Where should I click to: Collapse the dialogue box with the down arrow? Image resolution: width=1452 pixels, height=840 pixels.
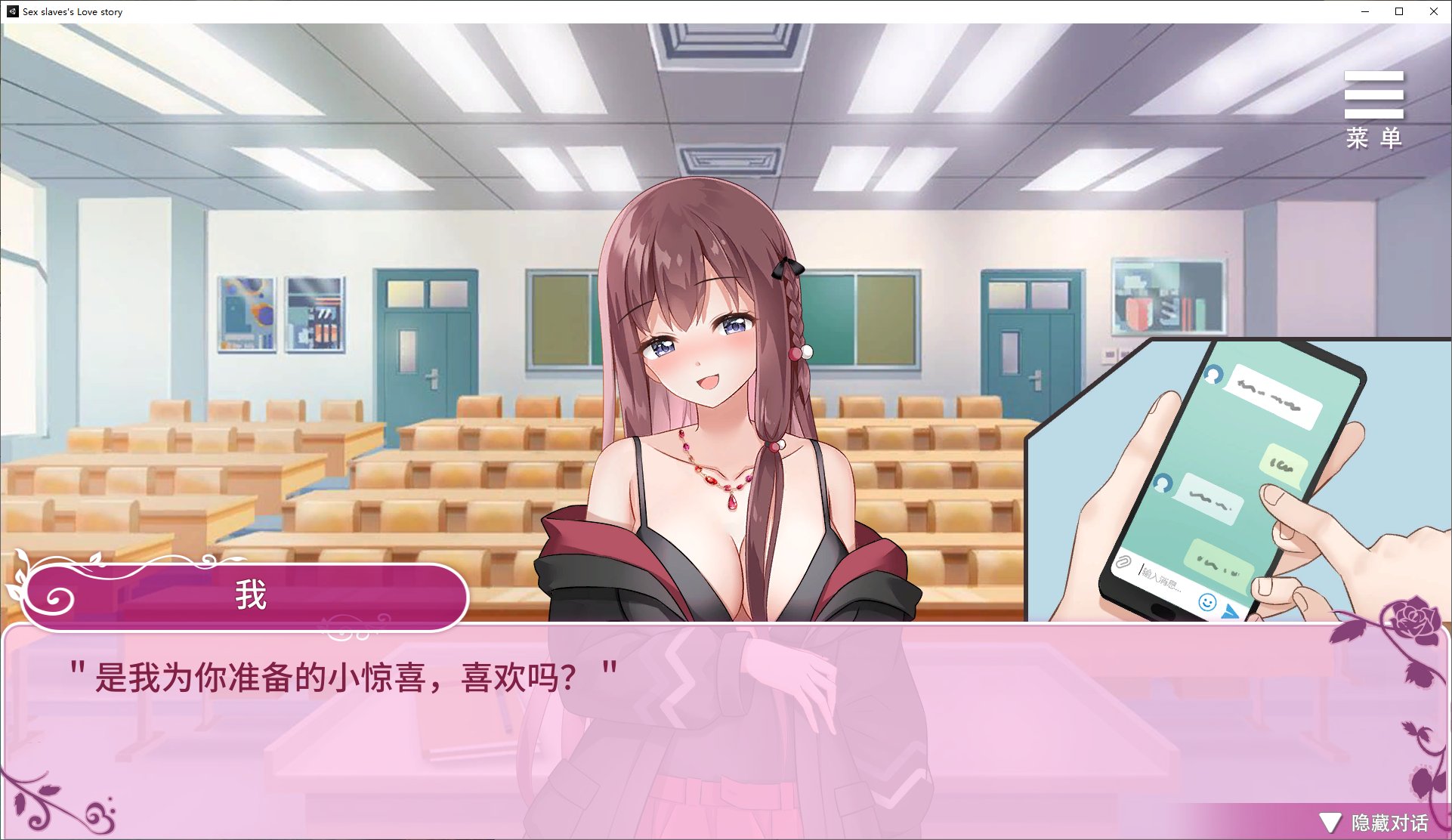1330,823
